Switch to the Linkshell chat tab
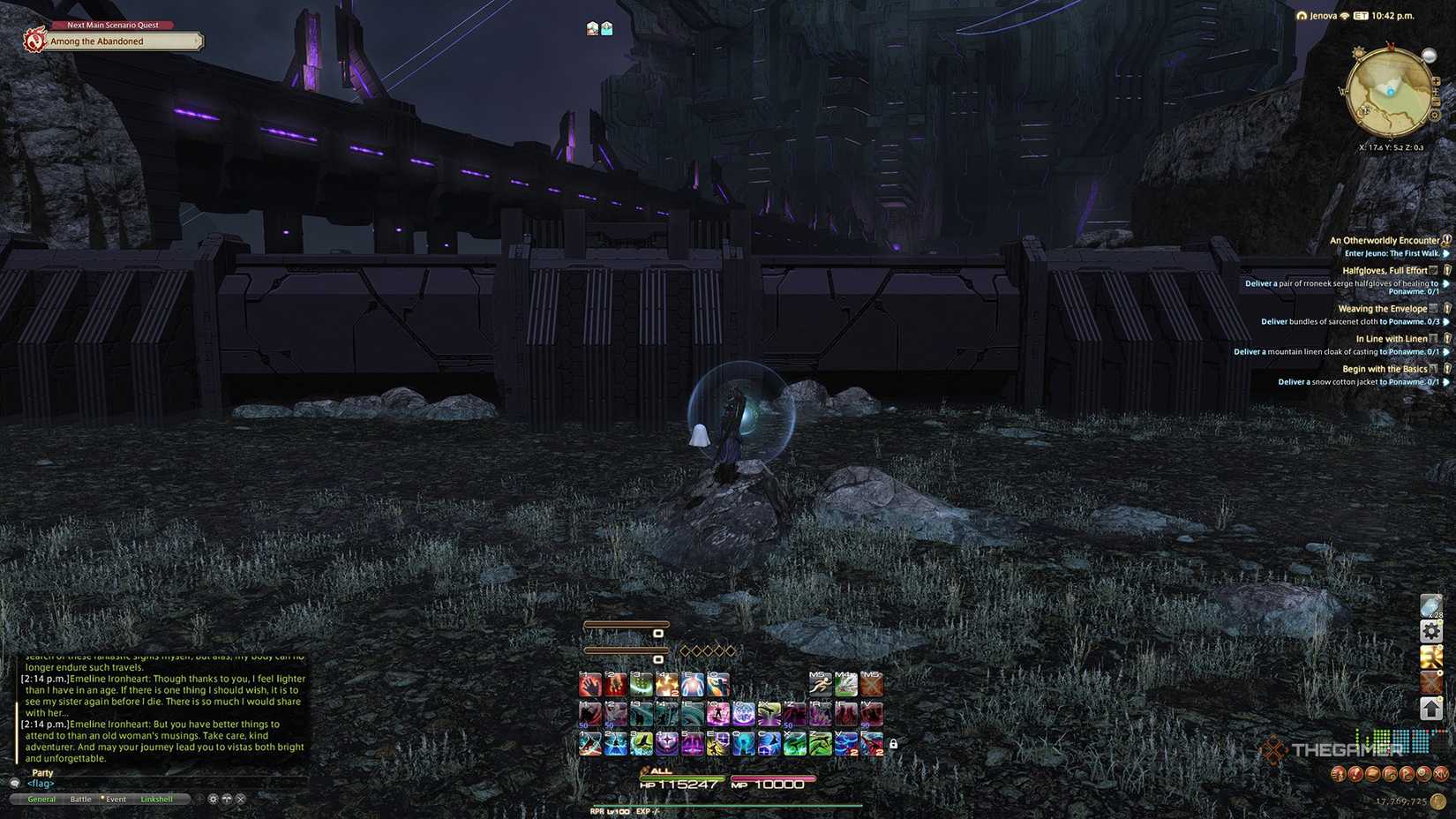This screenshot has width=1456, height=819. [157, 799]
